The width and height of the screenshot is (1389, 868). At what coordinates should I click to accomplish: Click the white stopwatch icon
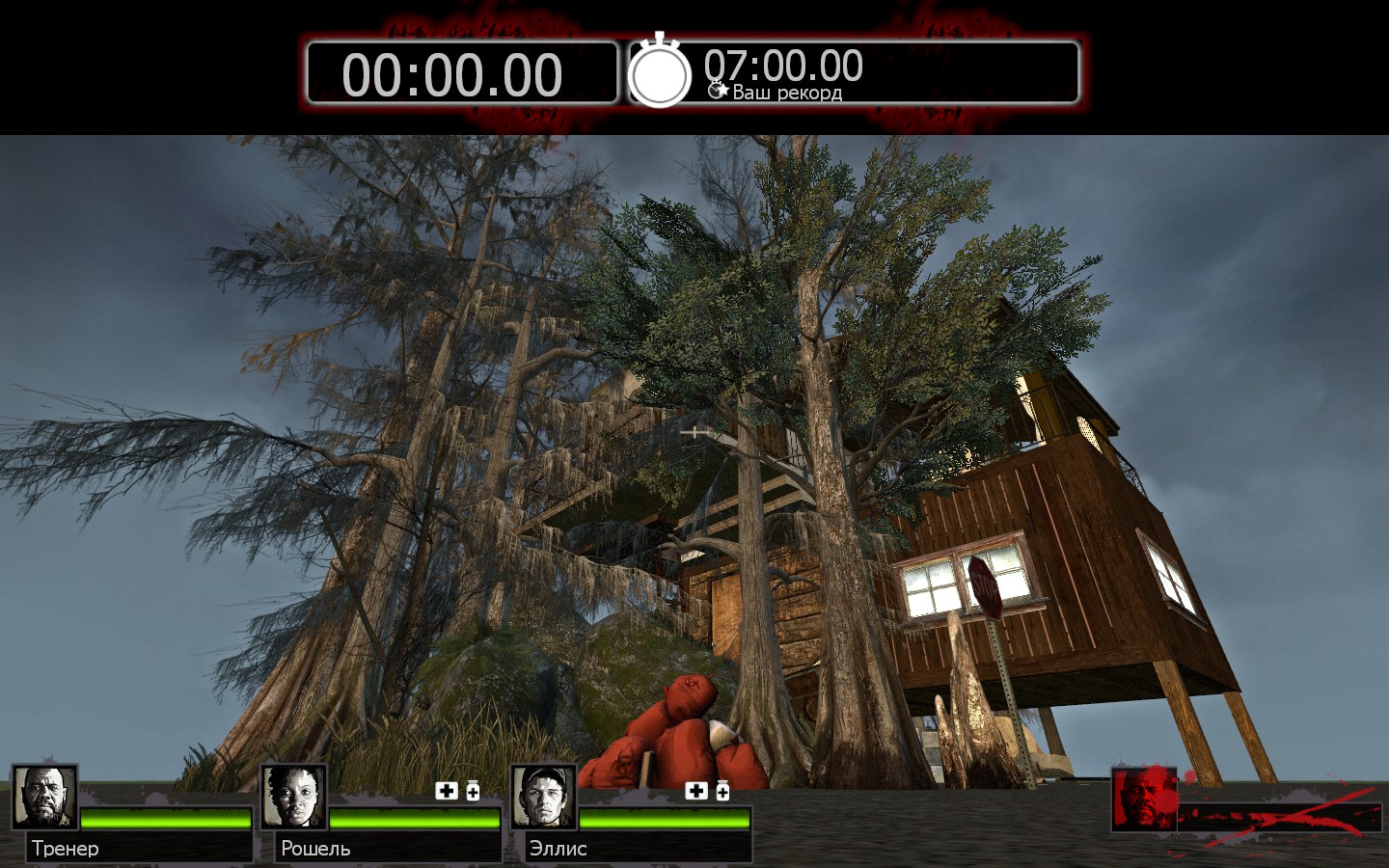point(660,72)
